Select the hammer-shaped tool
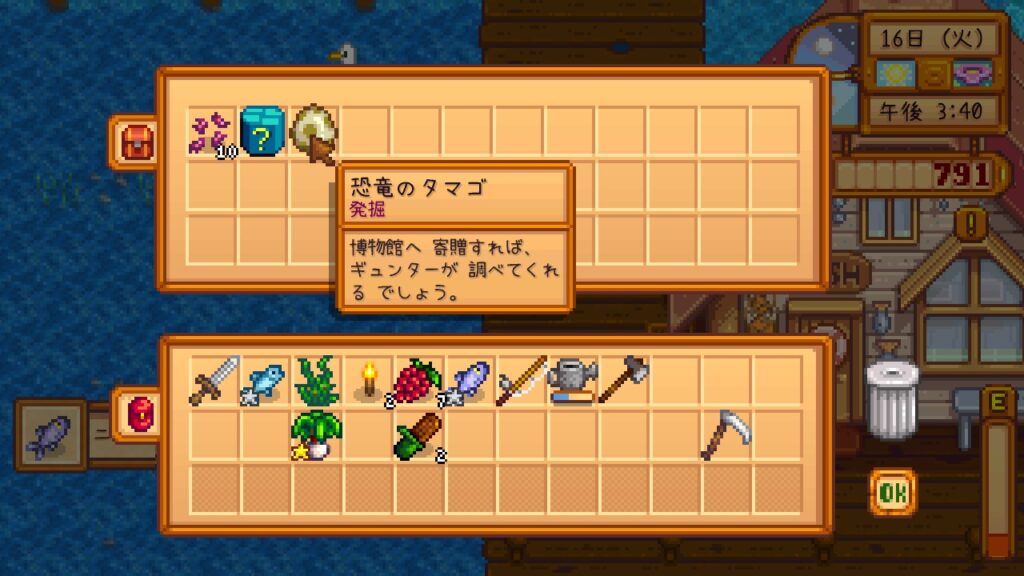 pyautogui.click(x=624, y=380)
